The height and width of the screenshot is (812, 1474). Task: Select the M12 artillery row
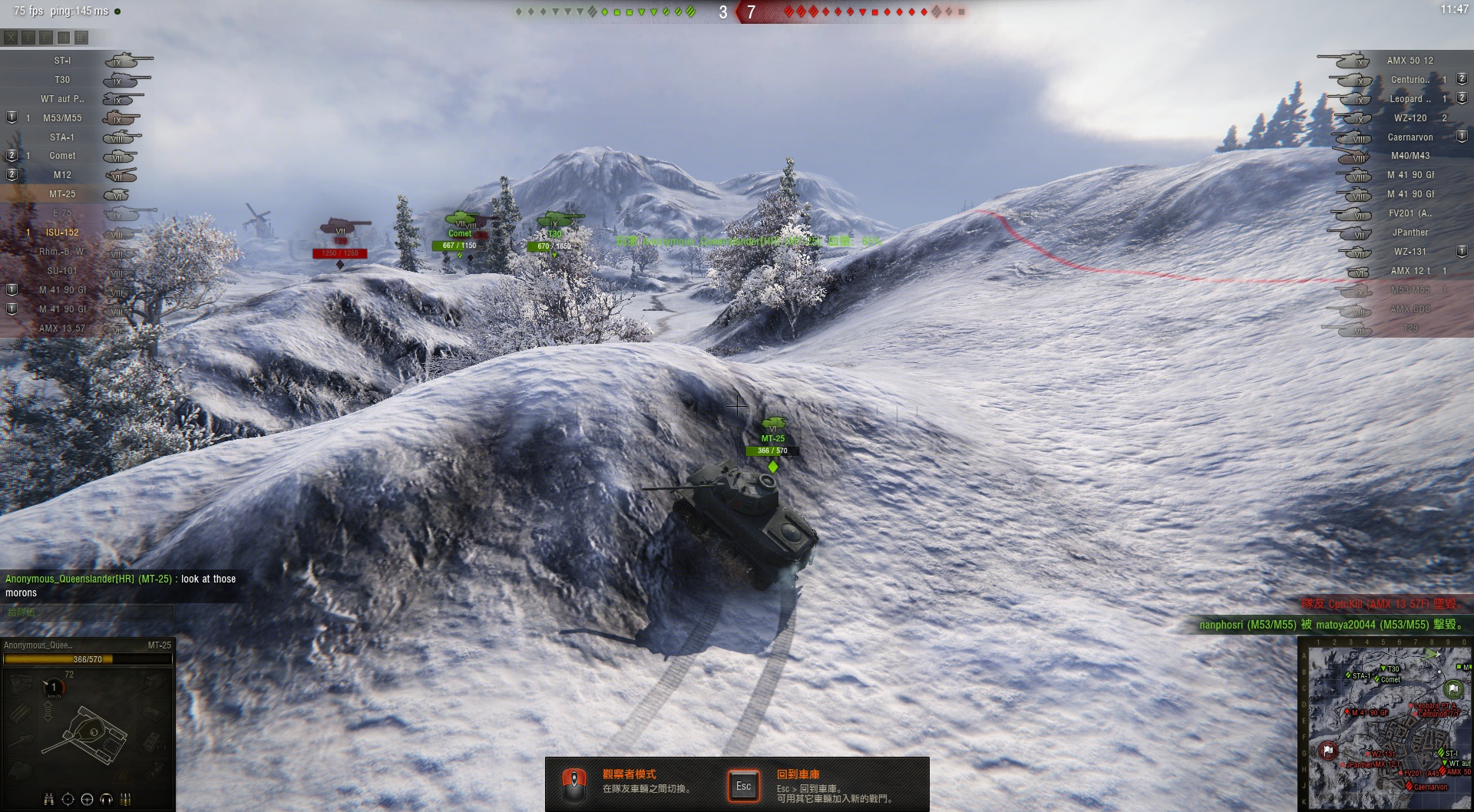62,175
